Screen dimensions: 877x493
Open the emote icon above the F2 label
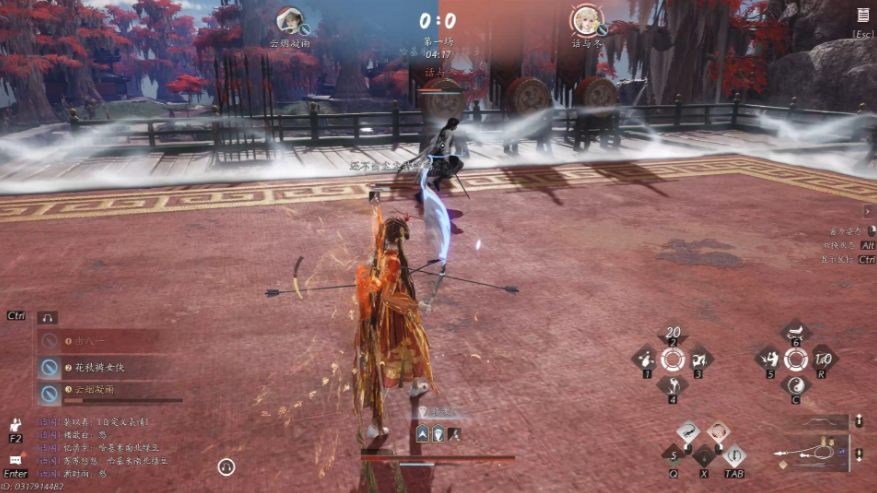point(16,424)
